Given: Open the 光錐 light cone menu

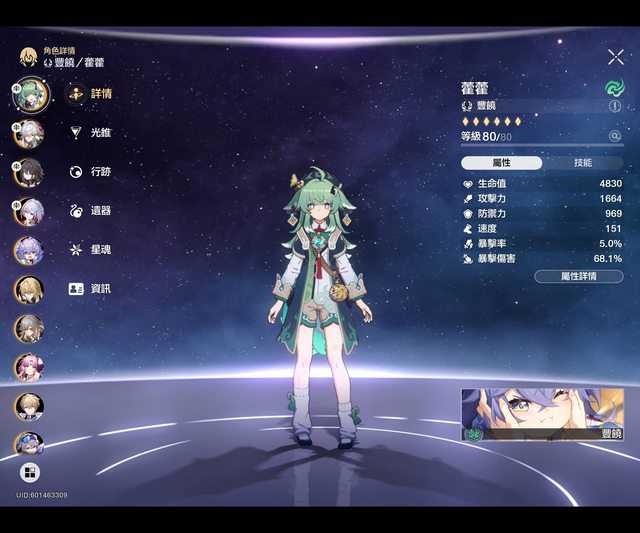Looking at the screenshot, I should pos(88,132).
